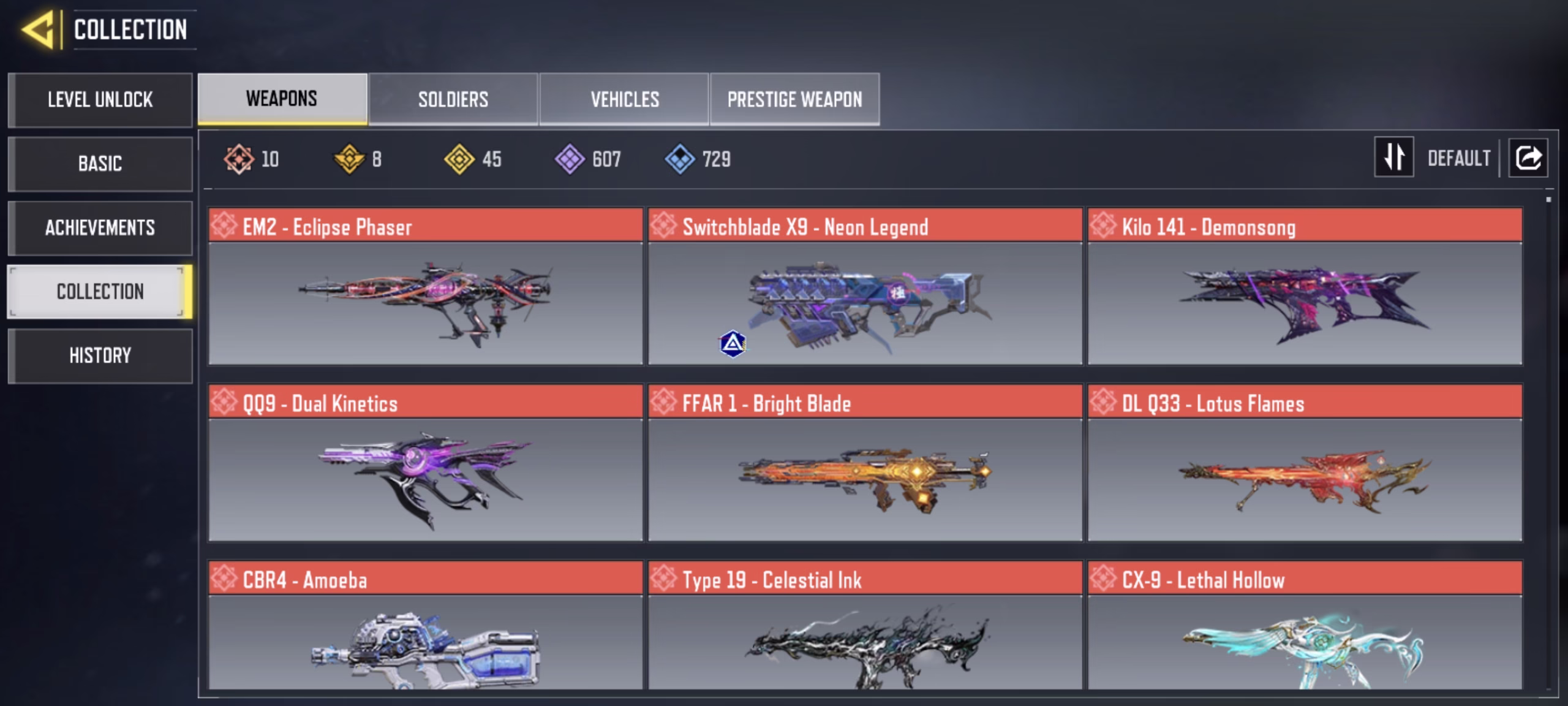Open the Level Unlock section
1568x706 pixels.
click(100, 100)
